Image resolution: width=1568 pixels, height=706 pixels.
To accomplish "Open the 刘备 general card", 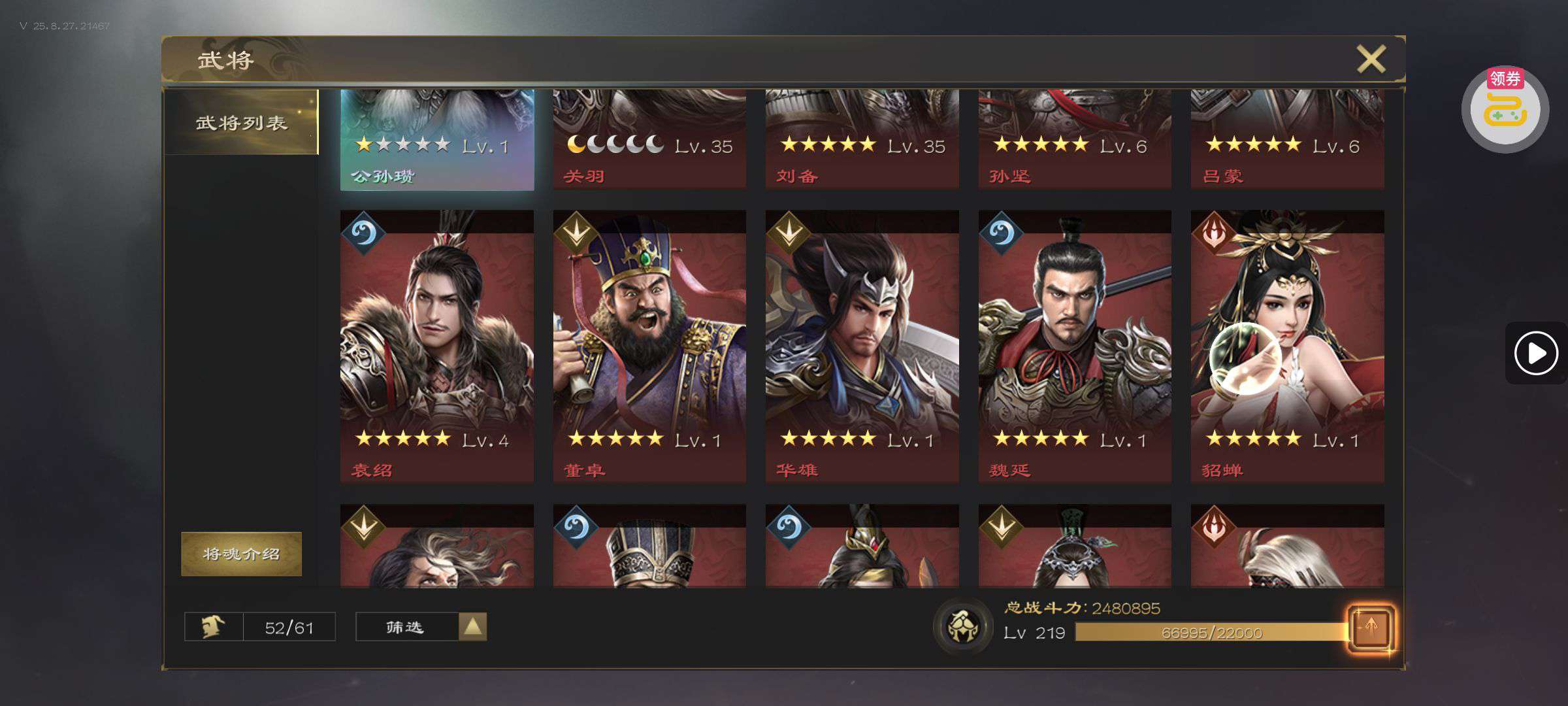I will tap(862, 141).
